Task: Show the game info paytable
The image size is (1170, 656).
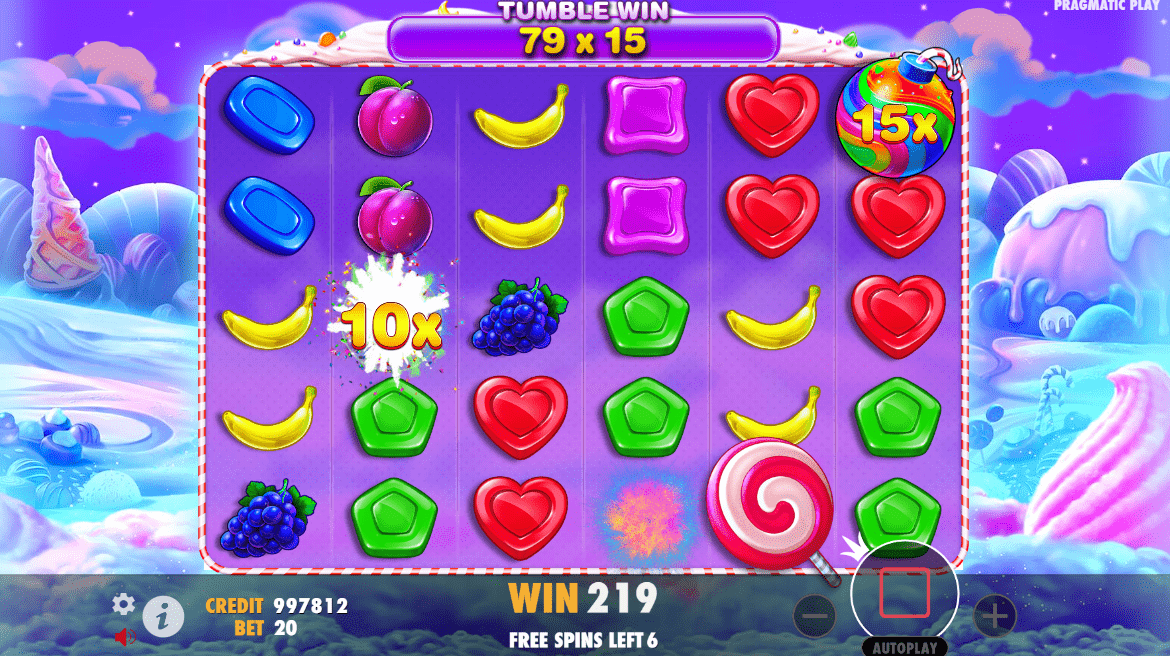Action: 163,617
